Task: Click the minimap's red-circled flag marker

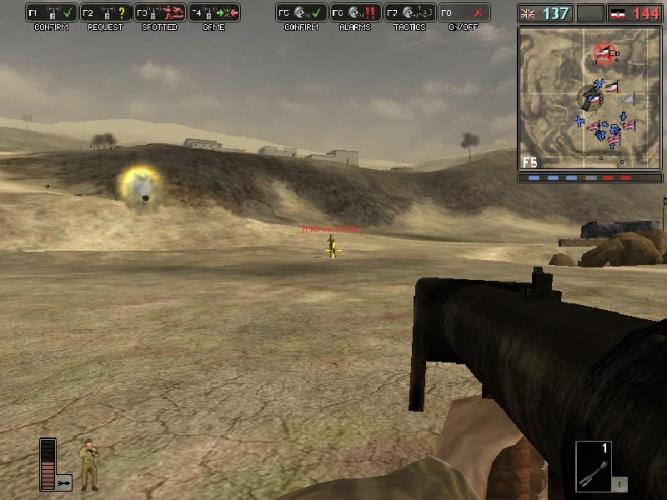Action: click(x=604, y=52)
